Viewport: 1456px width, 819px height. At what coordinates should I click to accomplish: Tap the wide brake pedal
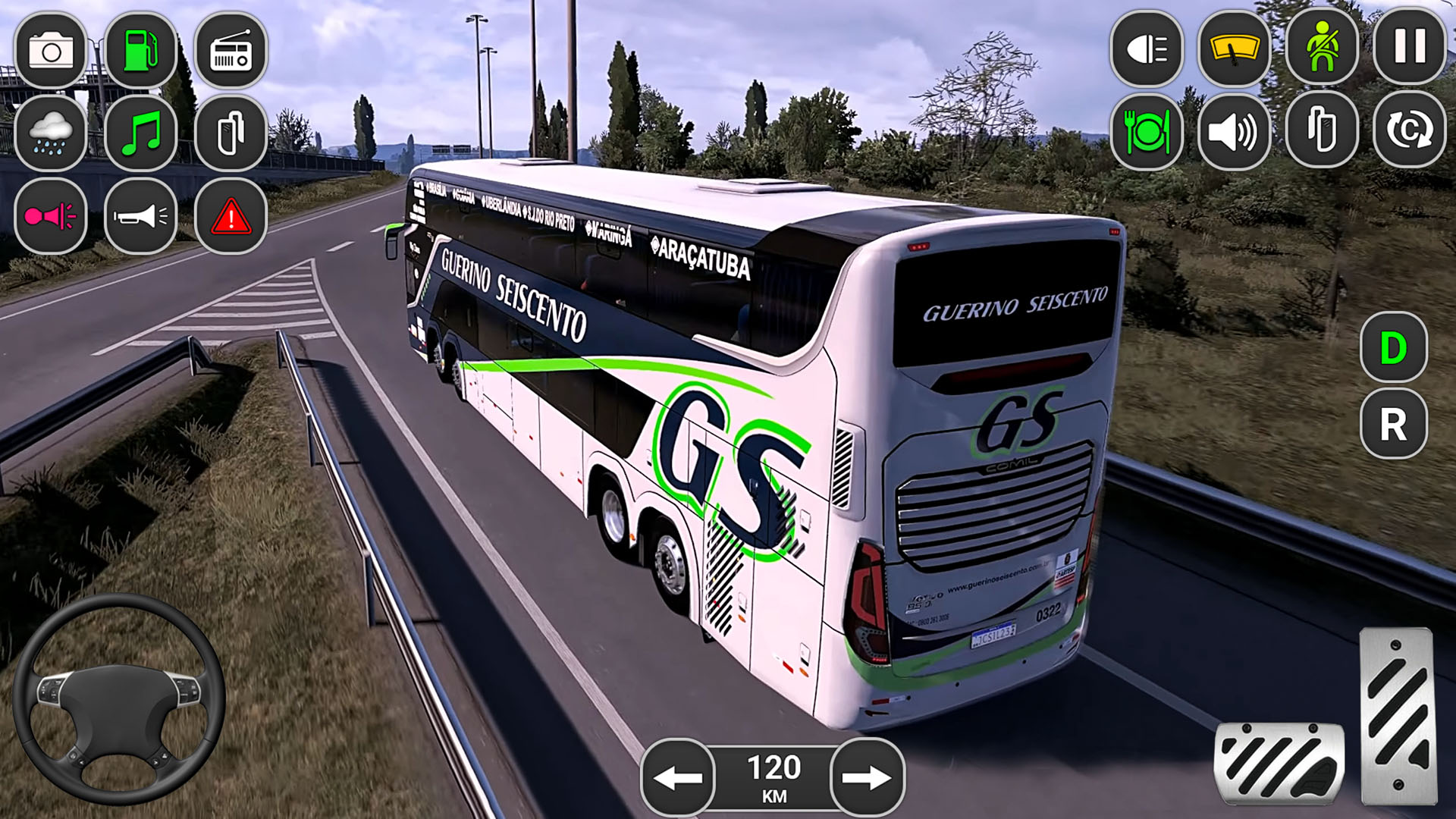(x=1279, y=762)
